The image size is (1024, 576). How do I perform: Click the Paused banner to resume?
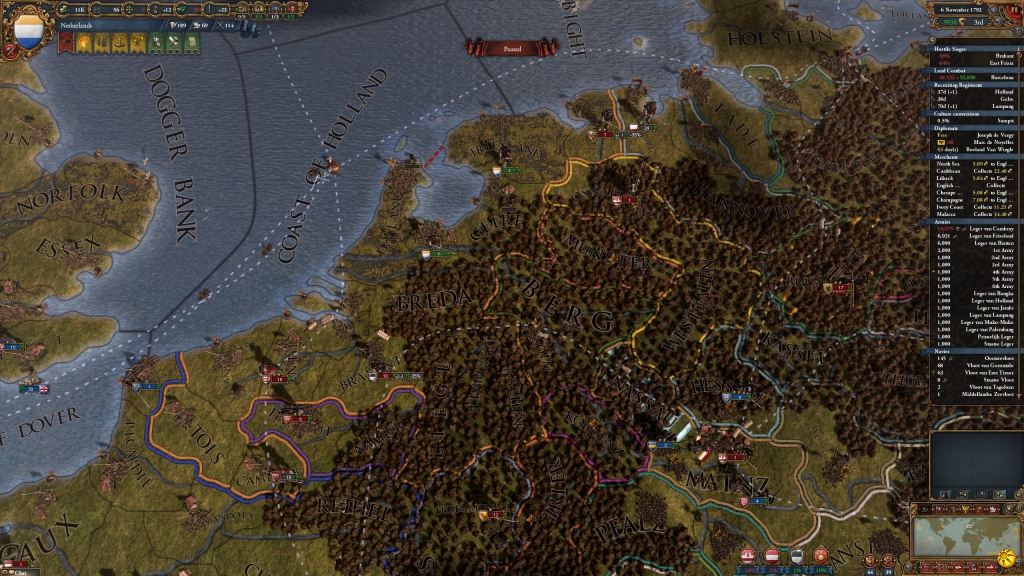(x=511, y=47)
